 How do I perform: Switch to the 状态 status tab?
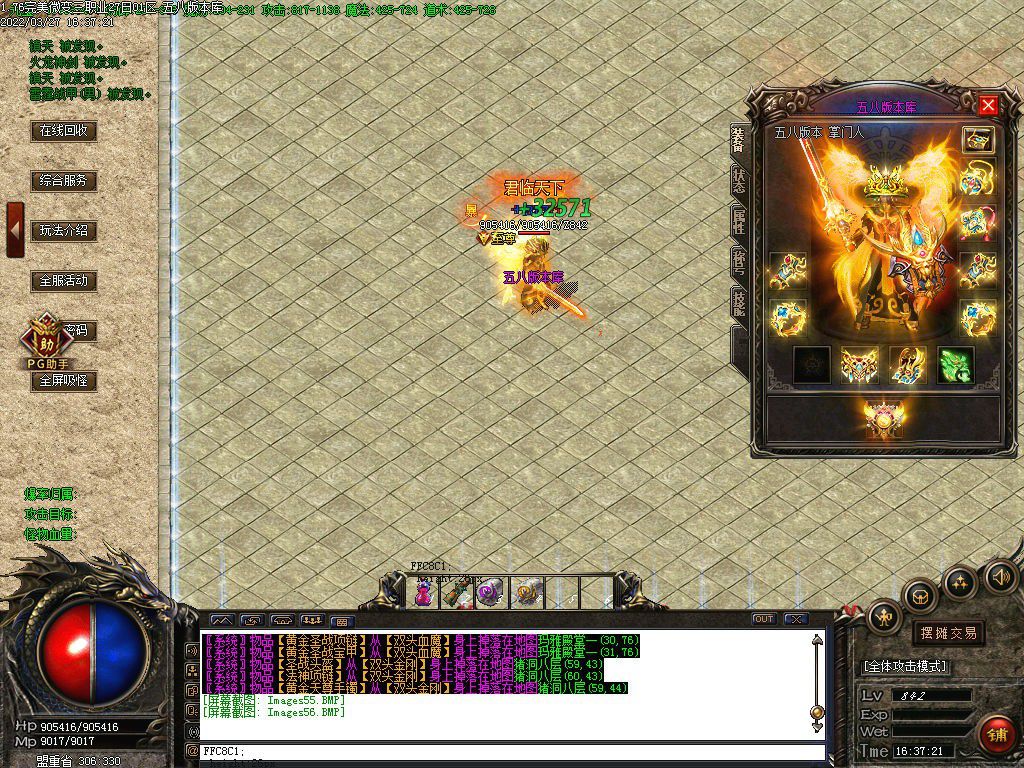[738, 181]
